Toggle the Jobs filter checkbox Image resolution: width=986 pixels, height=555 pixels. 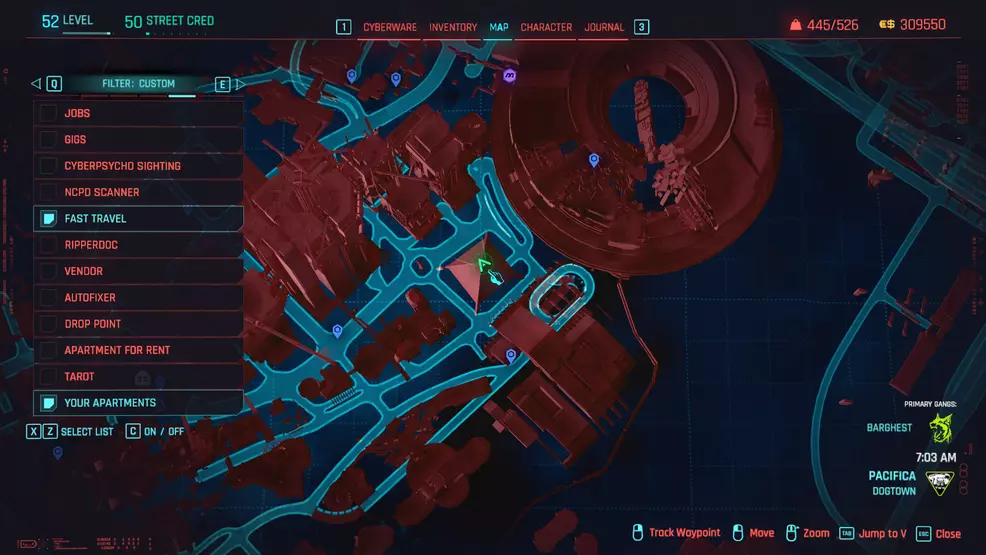coord(48,113)
